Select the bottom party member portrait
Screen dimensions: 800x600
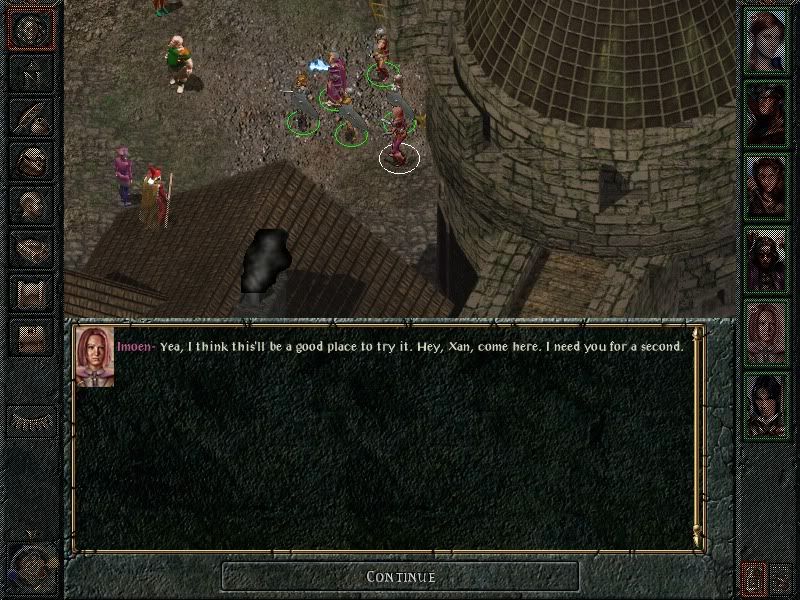767,405
